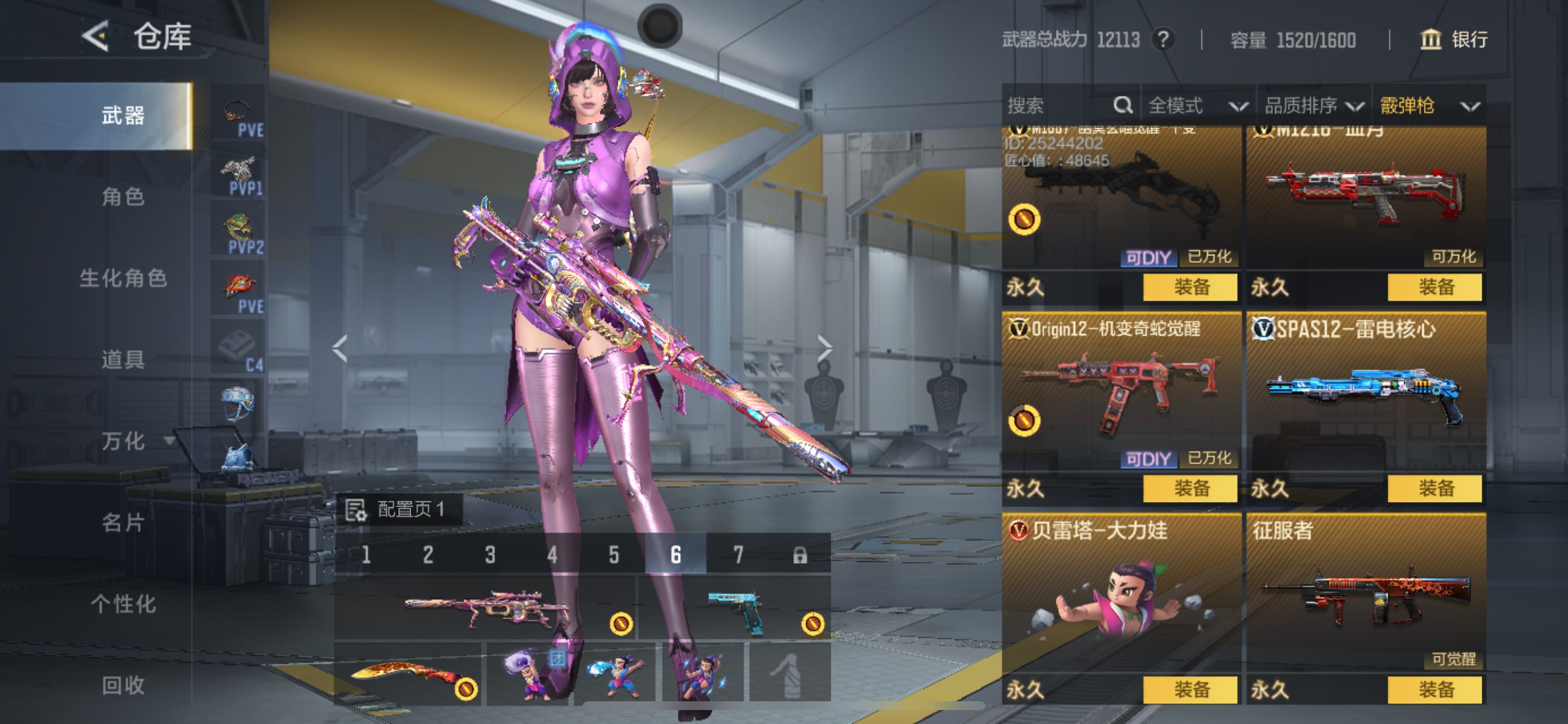The height and width of the screenshot is (724, 1568).
Task: Equip the 征服者 shotgun
Action: click(1434, 690)
